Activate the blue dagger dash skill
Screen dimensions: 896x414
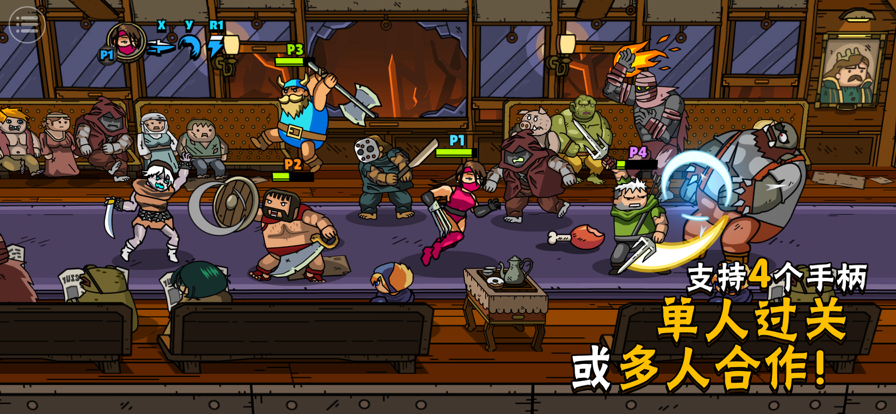click(161, 46)
